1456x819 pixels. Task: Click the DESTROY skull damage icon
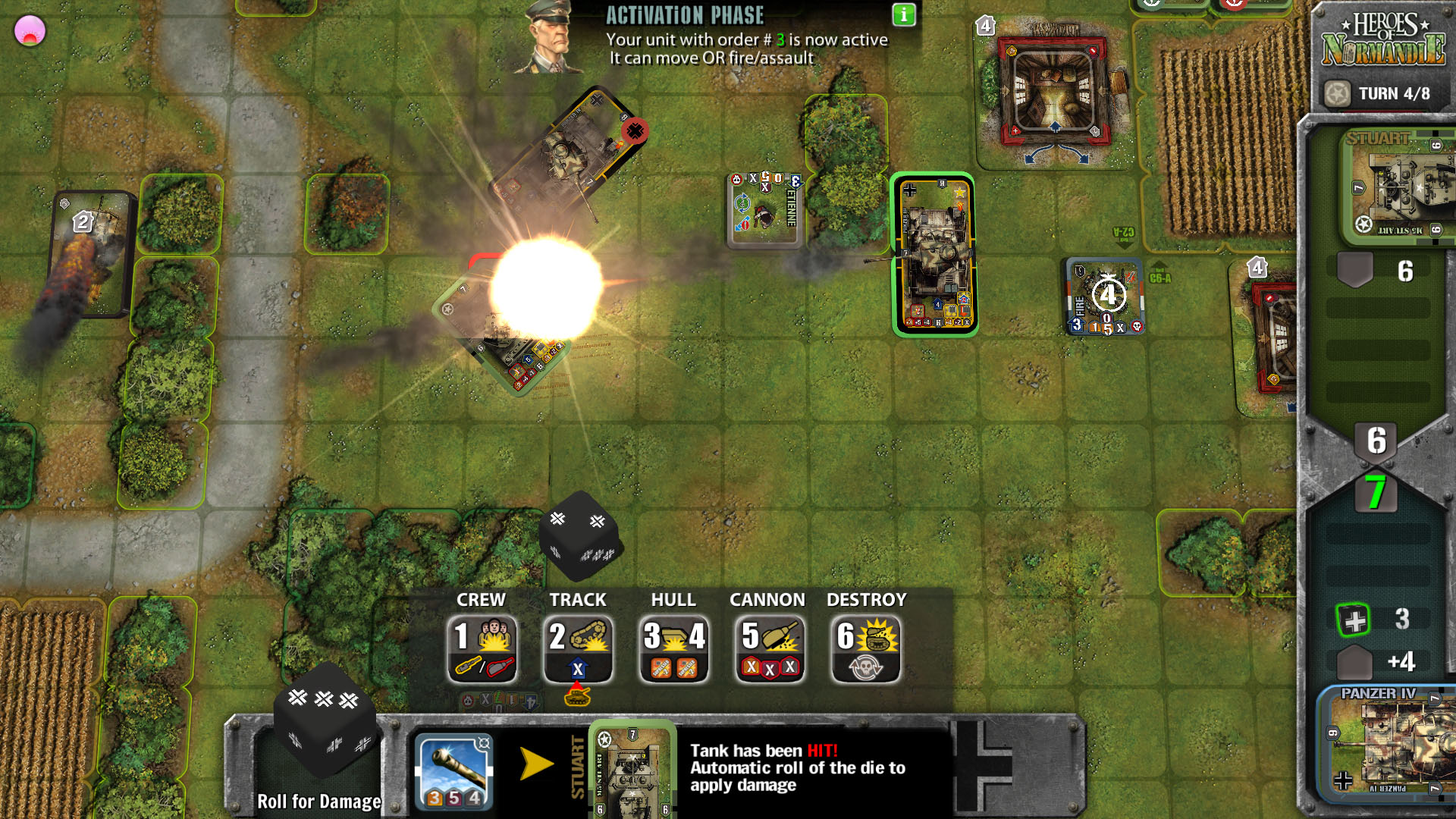865,646
